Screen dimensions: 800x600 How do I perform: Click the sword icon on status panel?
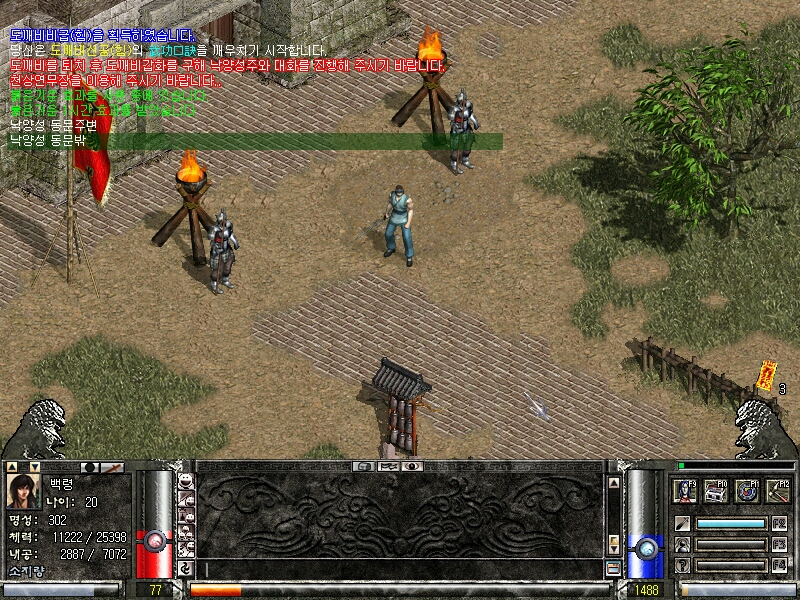[x=114, y=467]
